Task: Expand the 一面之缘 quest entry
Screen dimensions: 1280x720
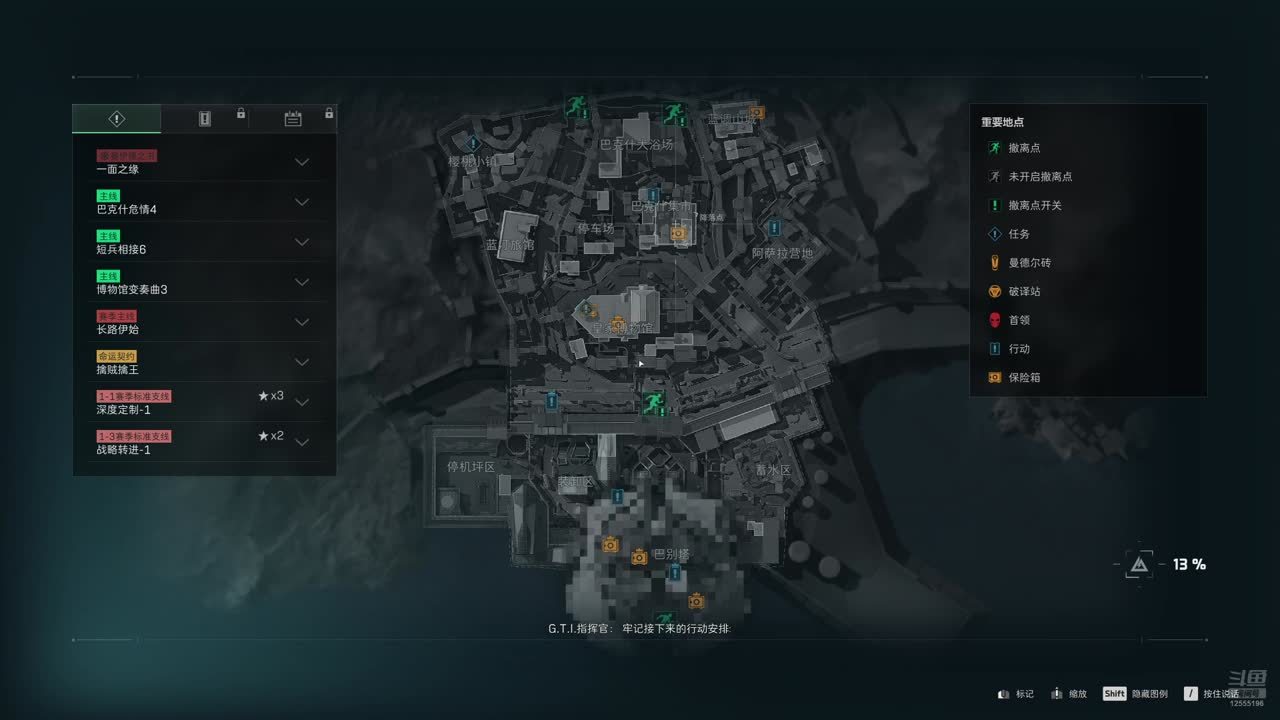Action: (301, 162)
